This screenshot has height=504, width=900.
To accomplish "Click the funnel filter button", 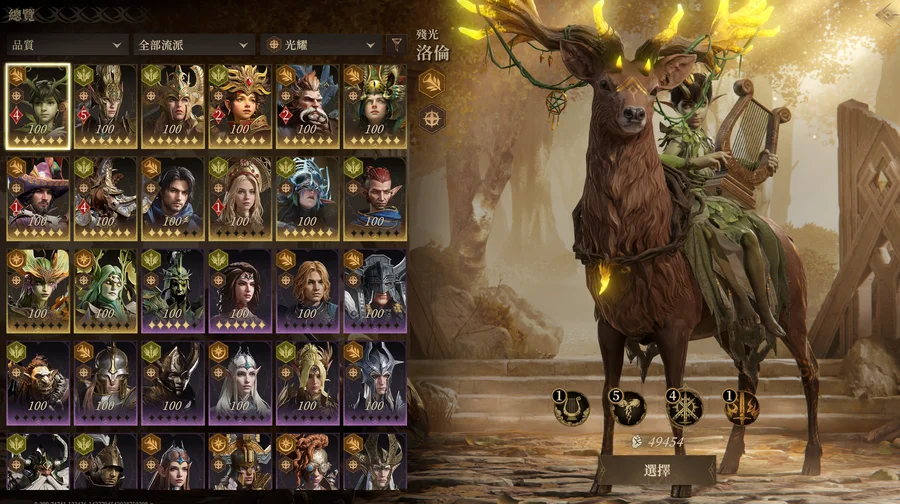I will pos(397,44).
